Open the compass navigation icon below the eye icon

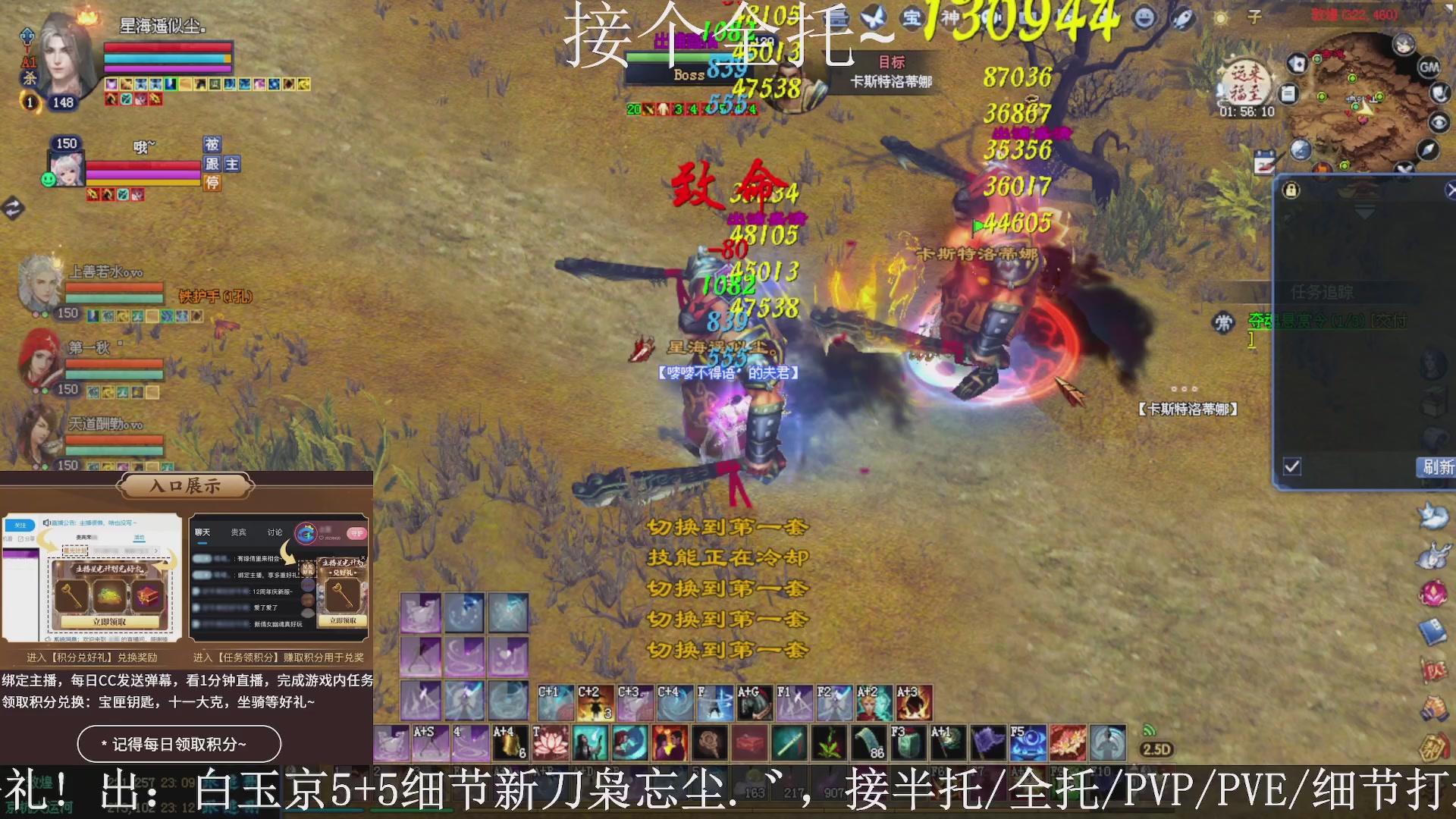(1429, 149)
